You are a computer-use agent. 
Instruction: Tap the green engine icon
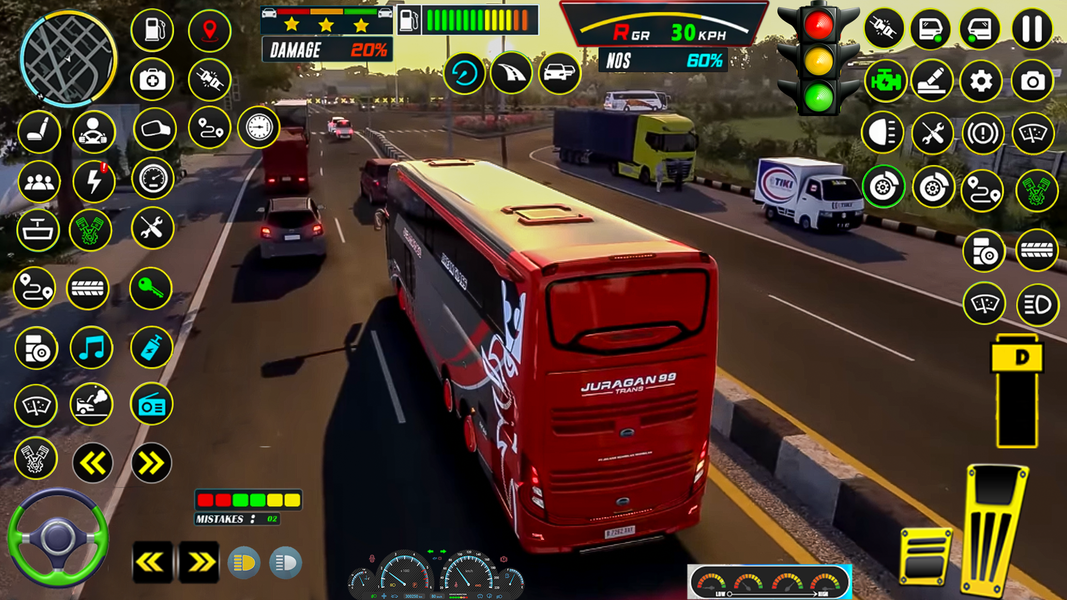pos(884,80)
